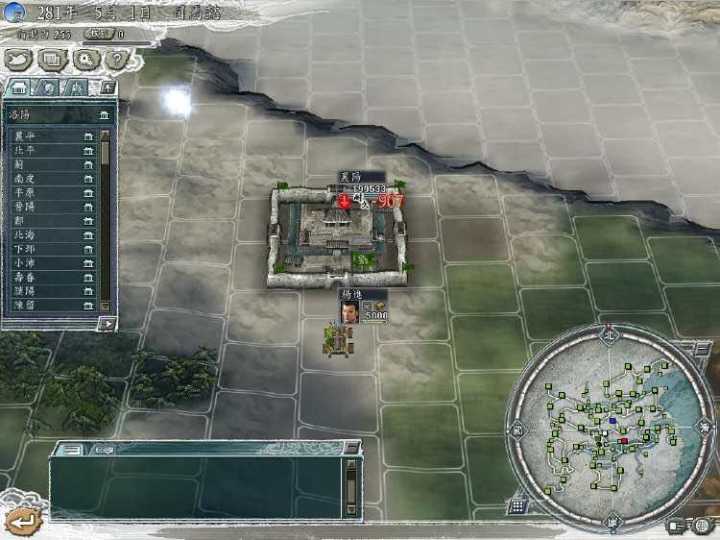This screenshot has width=720, height=540.
Task: Expand the city panel with the arrow button
Action: (107, 323)
